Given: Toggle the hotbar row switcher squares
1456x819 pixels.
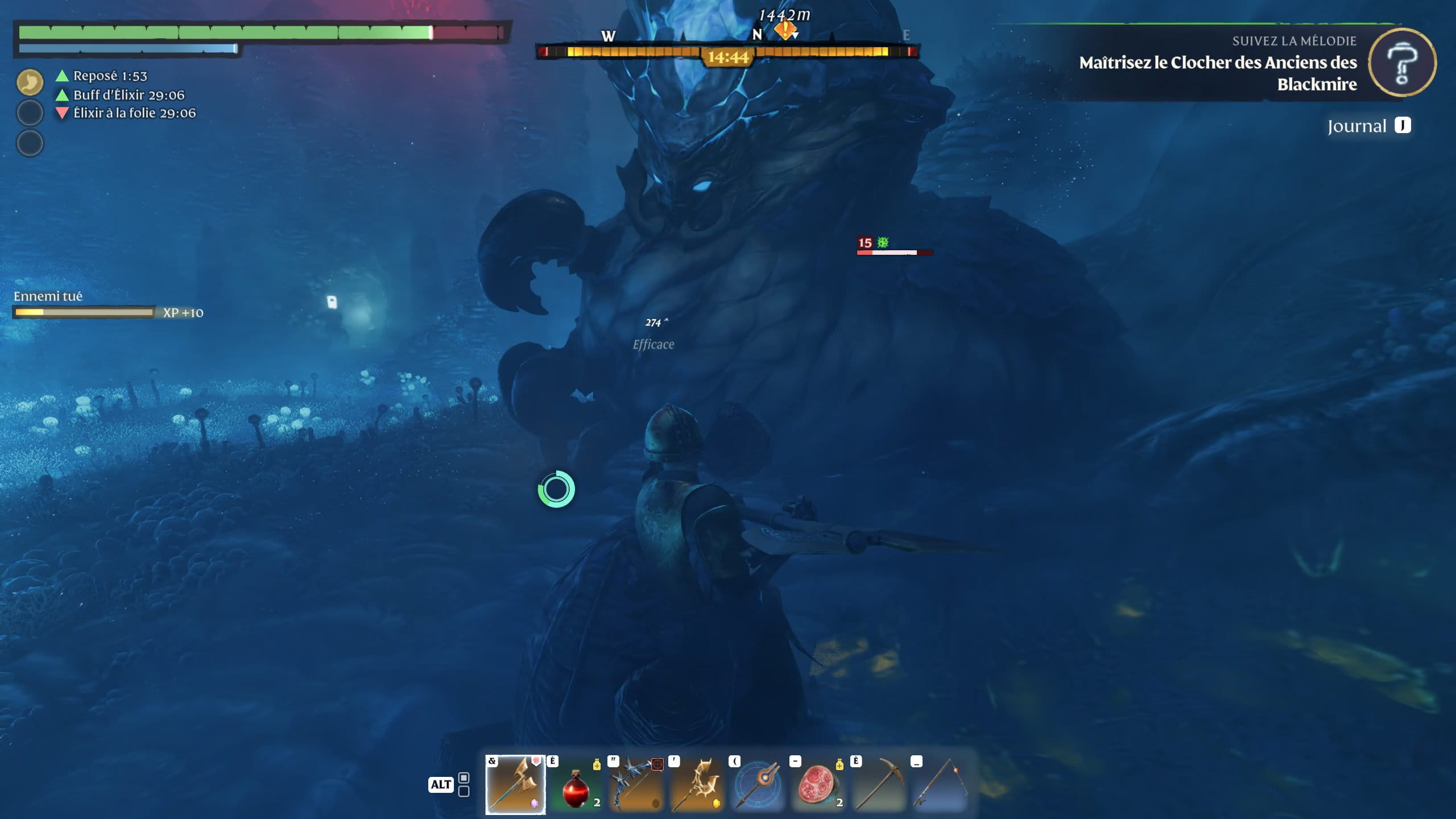Looking at the screenshot, I should click(x=464, y=784).
